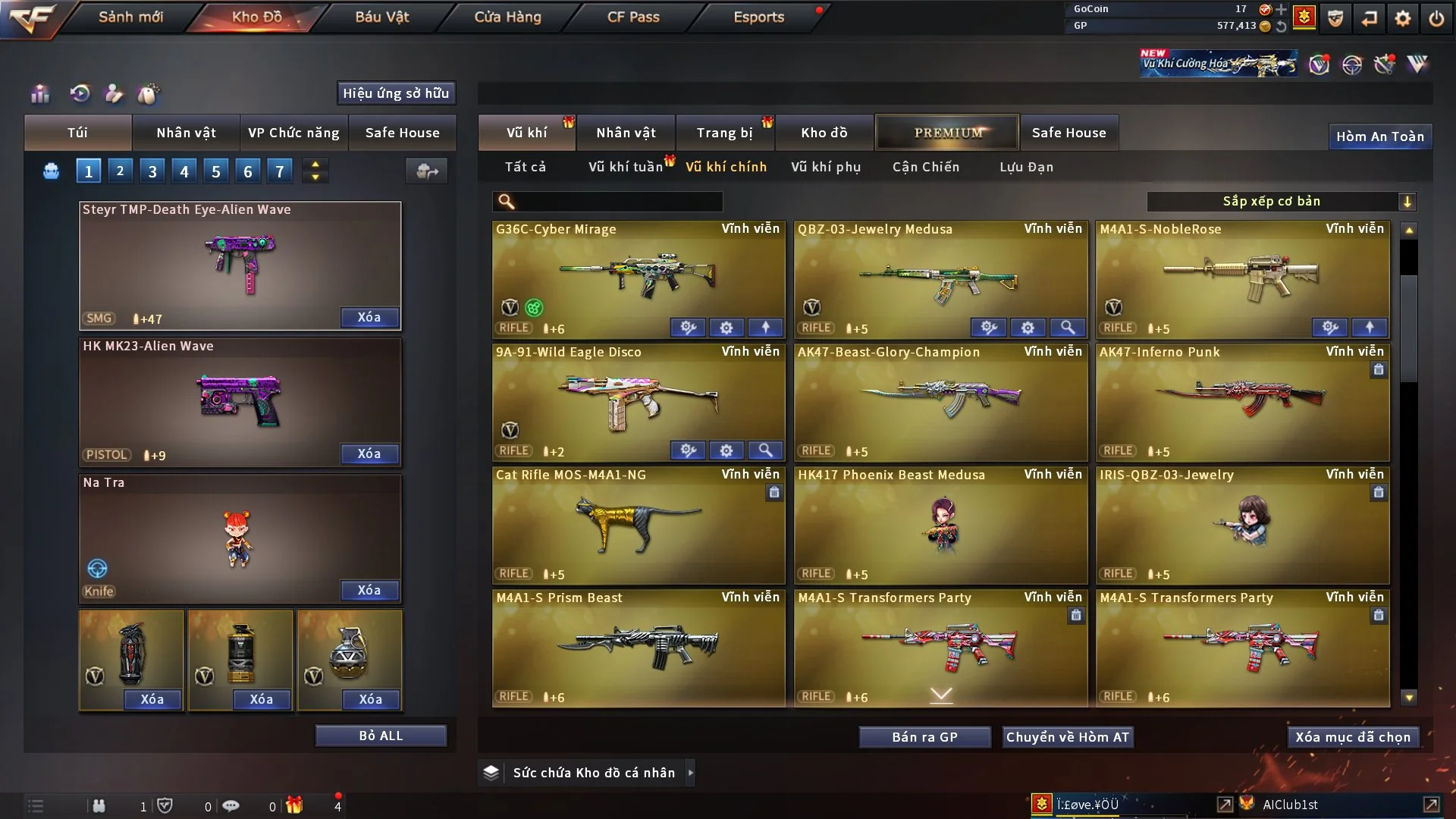Open the CF Pass menu
The height and width of the screenshot is (819, 1456).
tap(633, 17)
